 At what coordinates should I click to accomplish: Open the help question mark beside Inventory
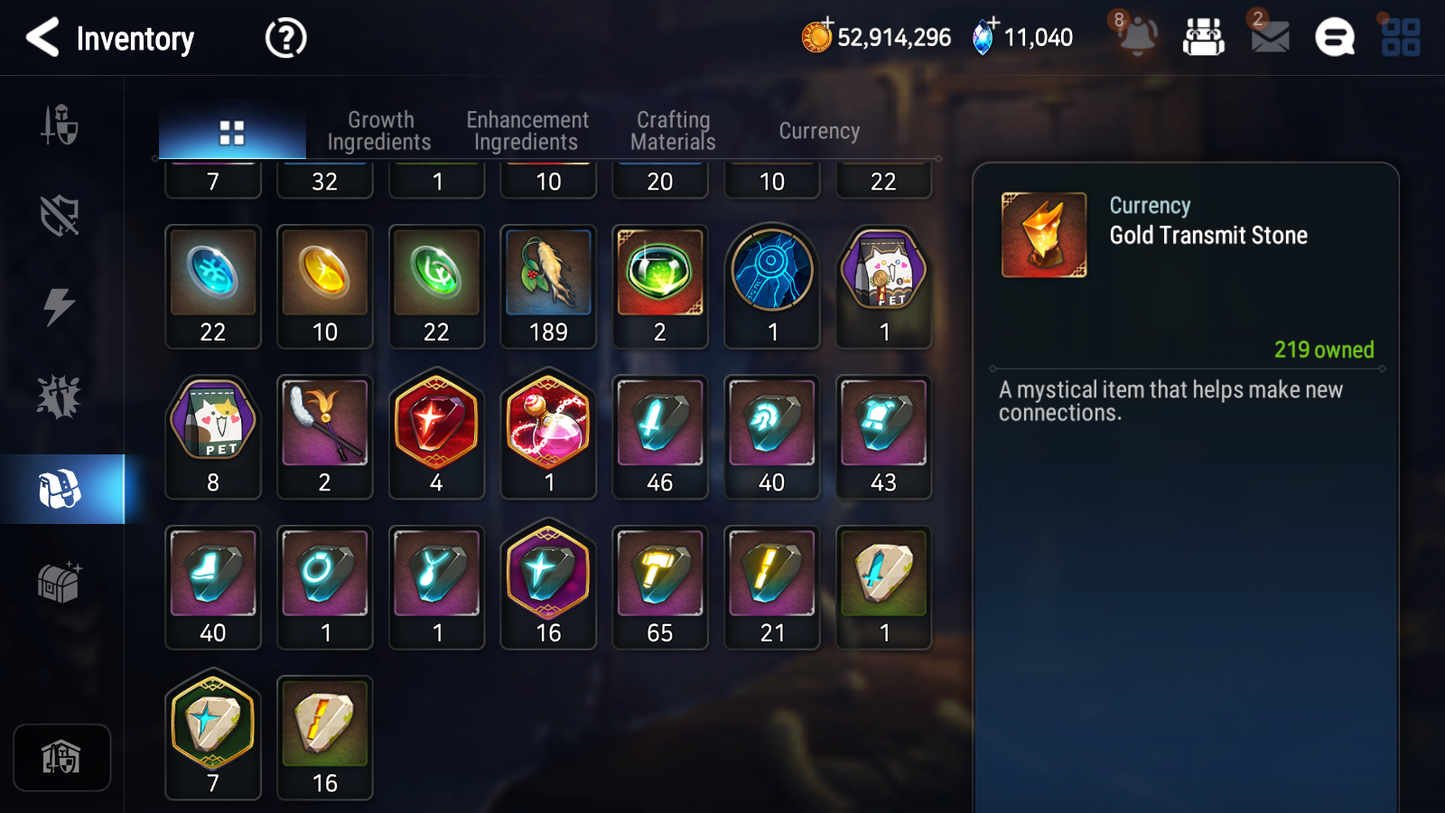pyautogui.click(x=285, y=37)
